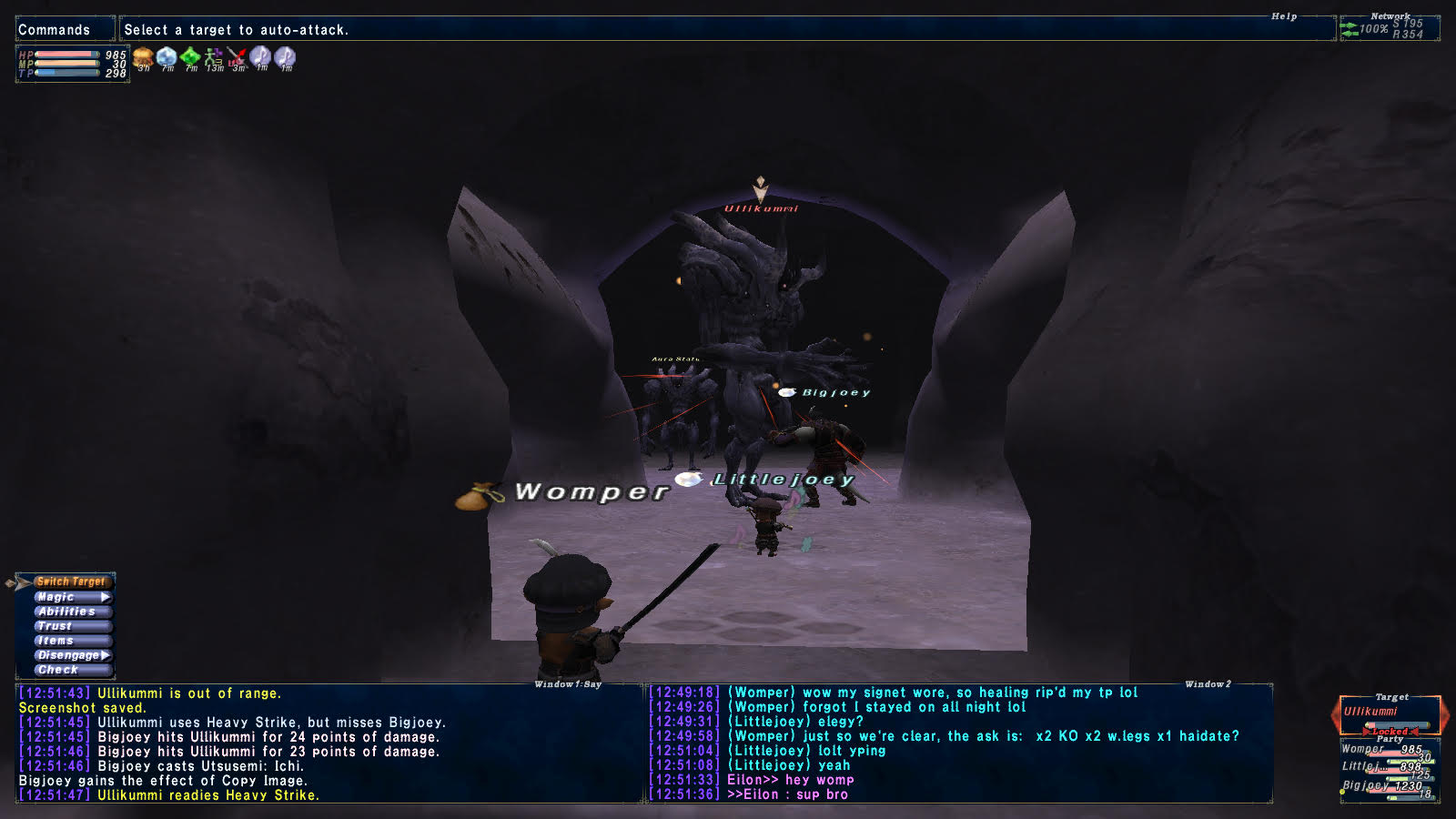Click the Help label on the top bar
Image resolution: width=1456 pixels, height=819 pixels.
(x=1284, y=16)
